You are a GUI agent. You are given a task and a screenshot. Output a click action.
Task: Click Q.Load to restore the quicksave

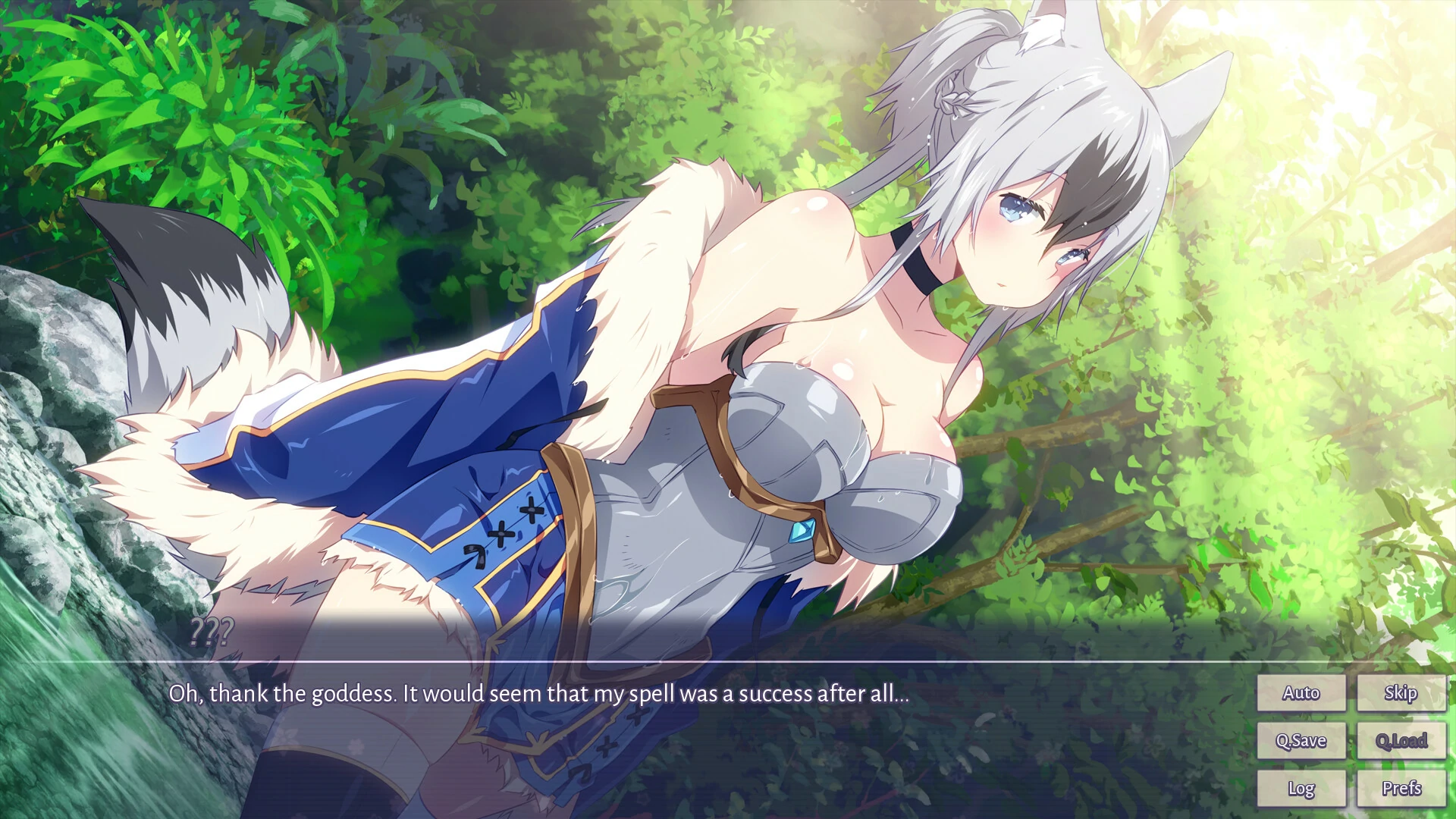click(x=1401, y=740)
